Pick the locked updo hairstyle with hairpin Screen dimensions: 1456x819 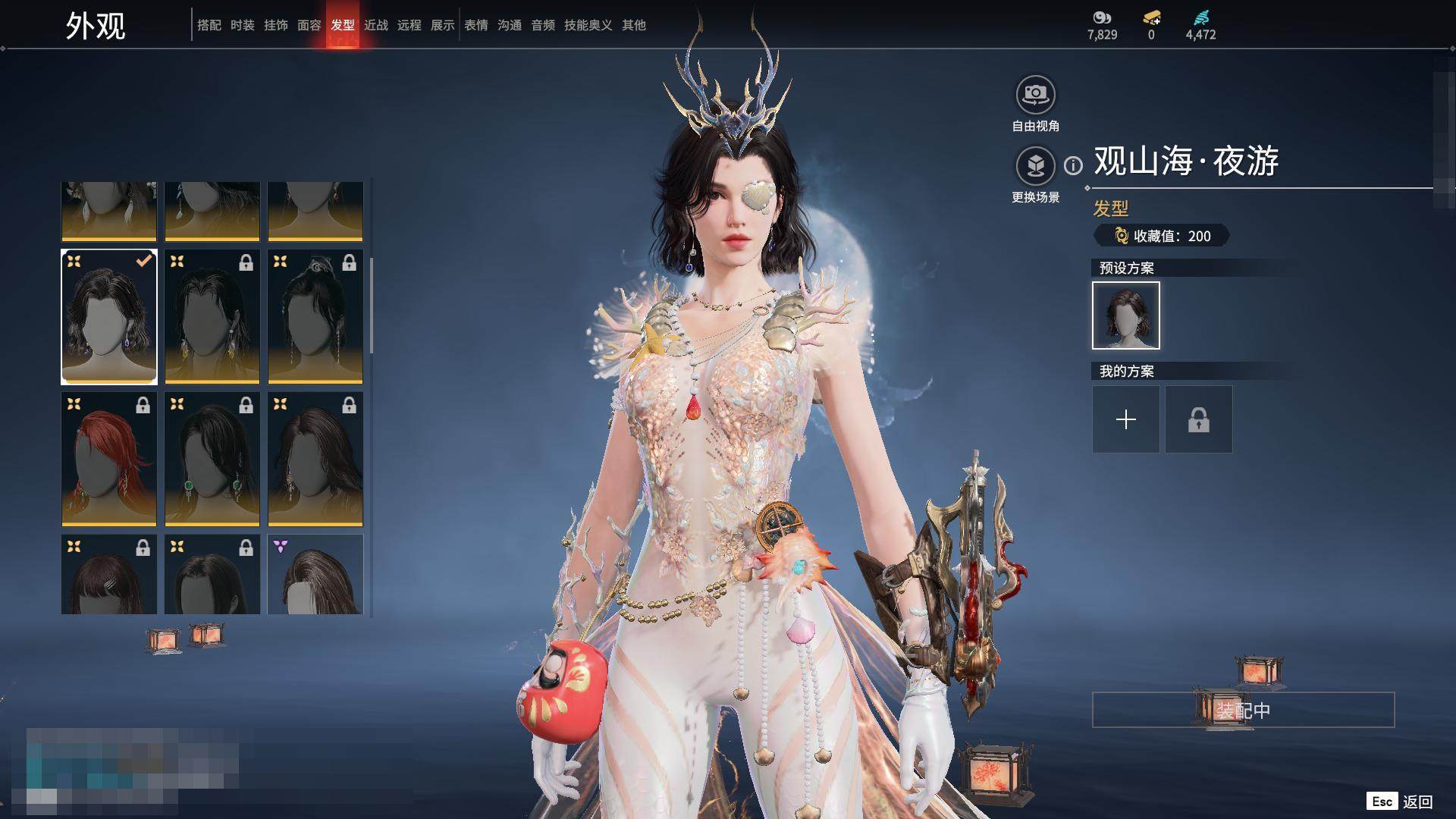(x=315, y=317)
